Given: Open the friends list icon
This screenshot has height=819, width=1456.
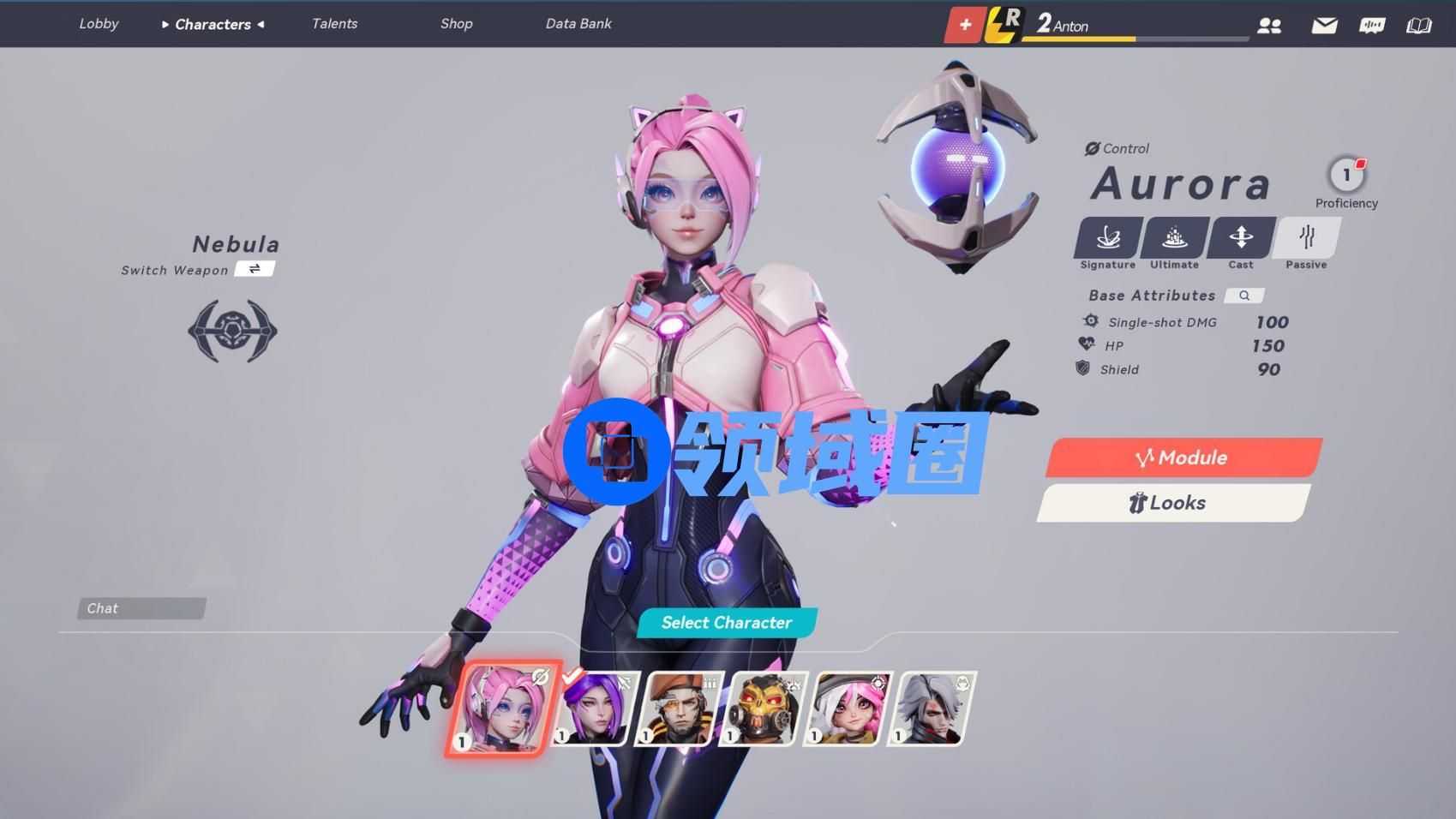Looking at the screenshot, I should click(1269, 26).
